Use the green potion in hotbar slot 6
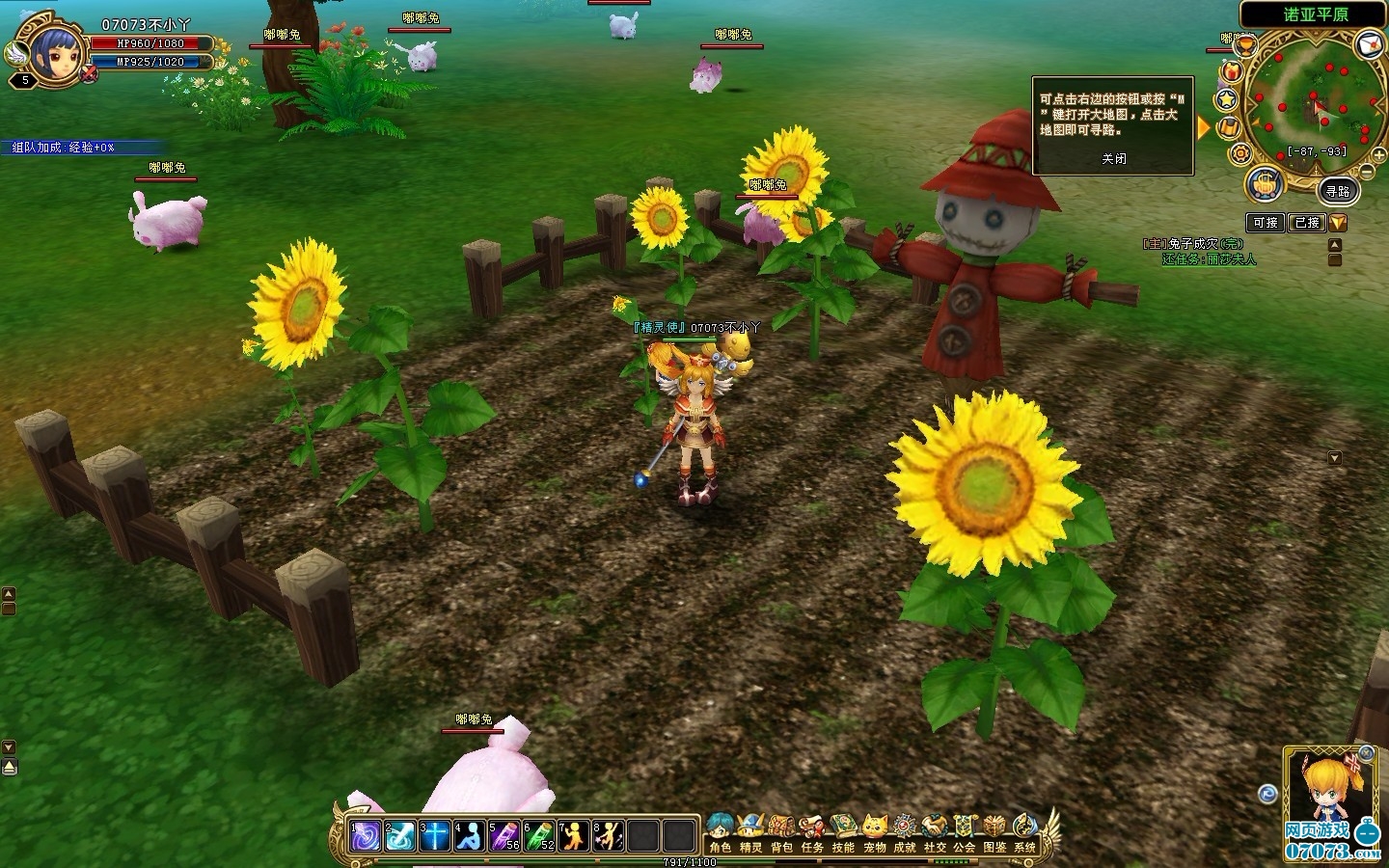Screen dimensions: 1389x868 pyautogui.click(x=538, y=835)
